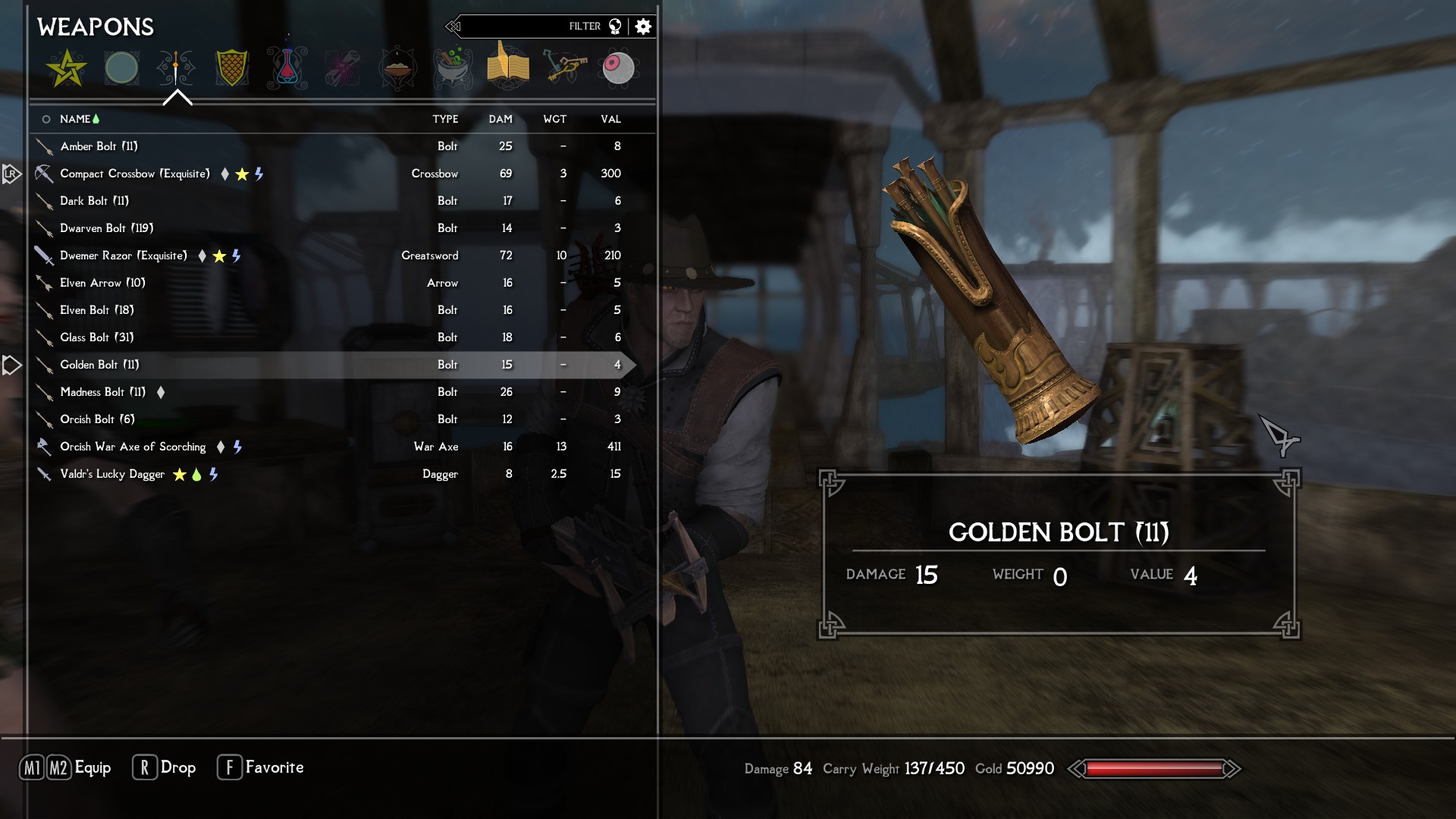Open the scrolls category tab

(x=343, y=68)
